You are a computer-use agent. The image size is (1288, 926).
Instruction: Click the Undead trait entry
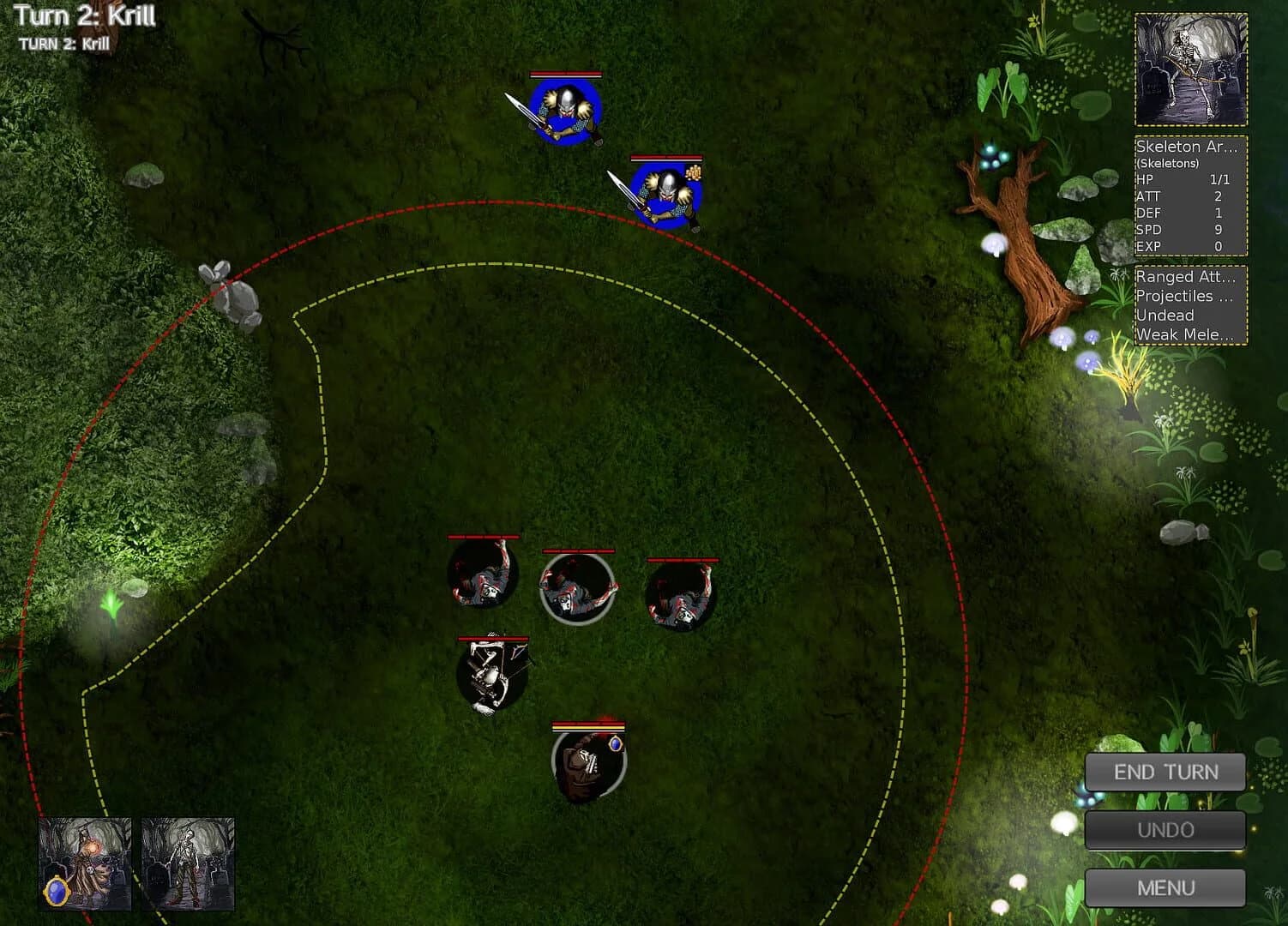pyautogui.click(x=1165, y=316)
